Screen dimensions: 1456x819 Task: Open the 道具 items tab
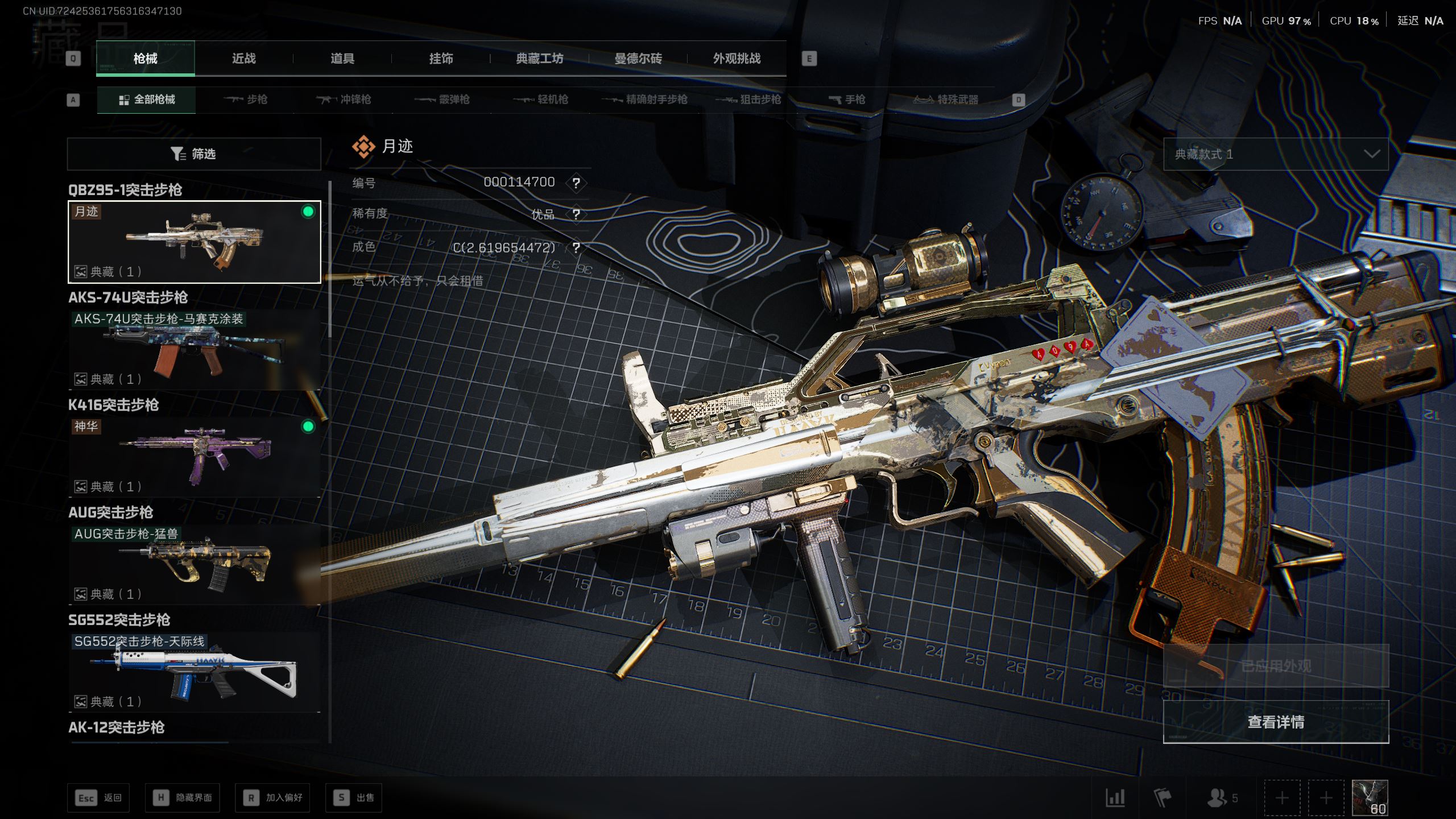point(342,59)
